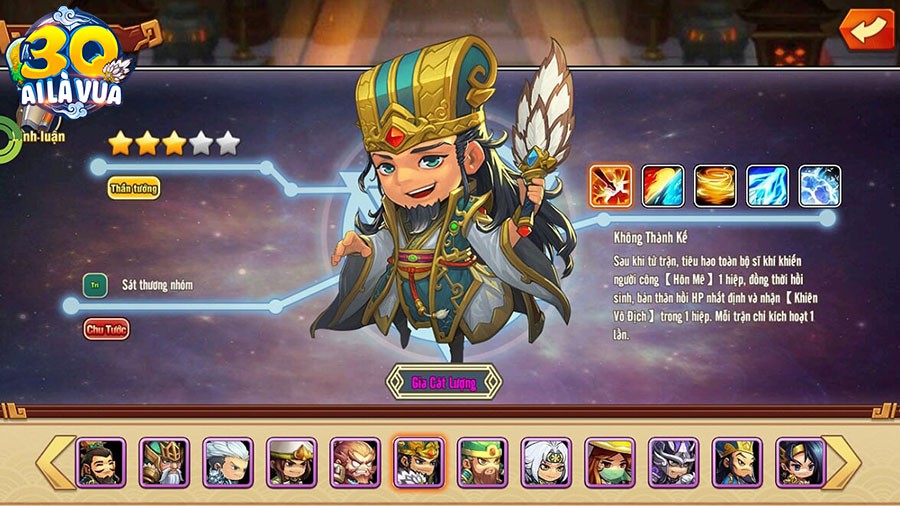Show more heroes with right arrow
The width and height of the screenshot is (900, 506).
pos(841,462)
